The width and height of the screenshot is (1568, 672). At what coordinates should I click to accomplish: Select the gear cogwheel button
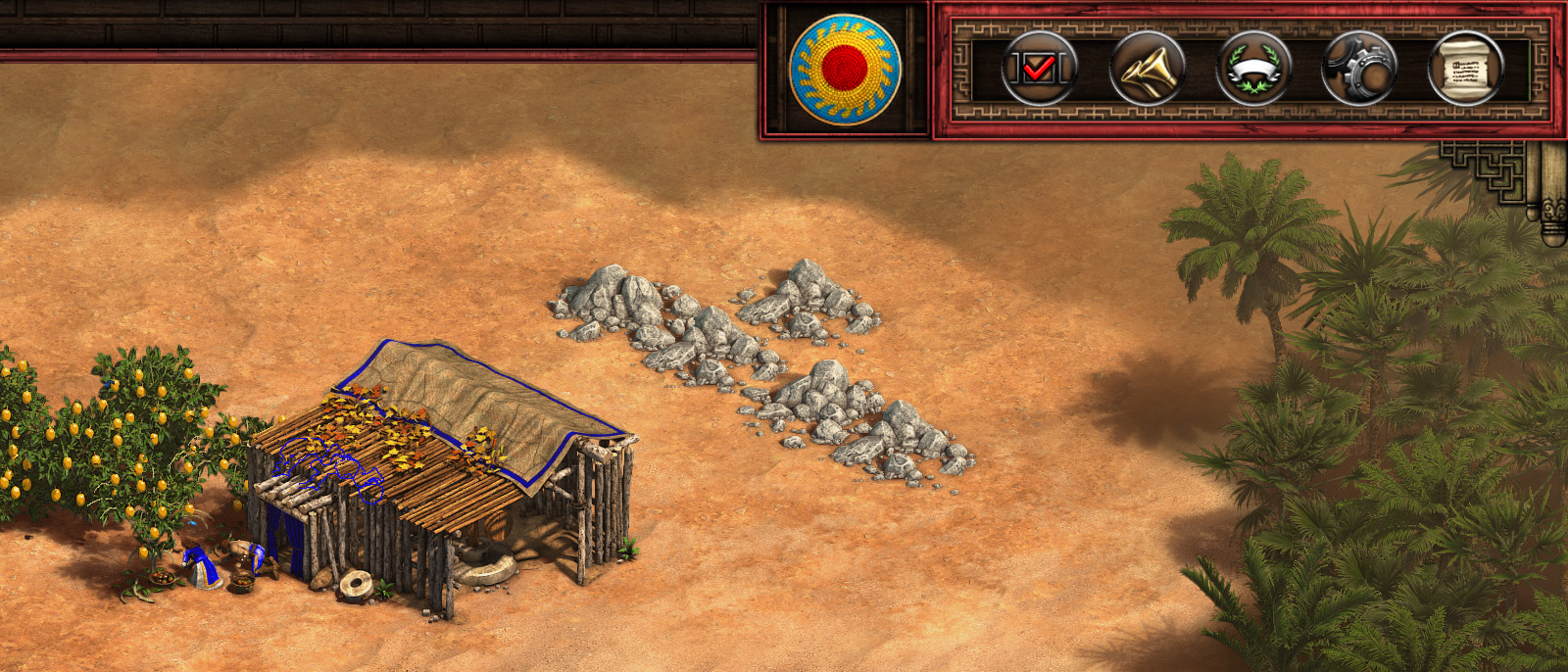tap(1359, 69)
